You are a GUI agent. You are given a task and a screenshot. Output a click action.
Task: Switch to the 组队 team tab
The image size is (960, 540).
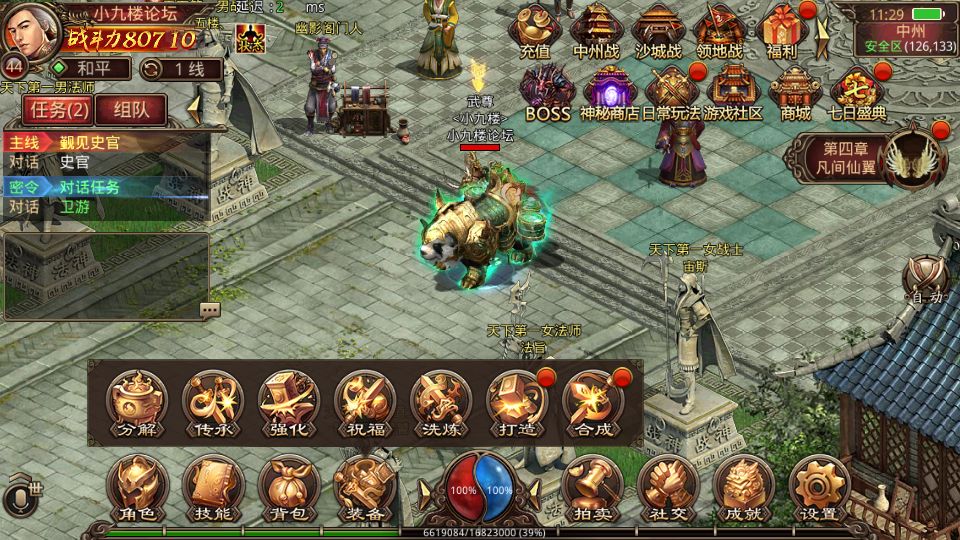pyautogui.click(x=131, y=110)
